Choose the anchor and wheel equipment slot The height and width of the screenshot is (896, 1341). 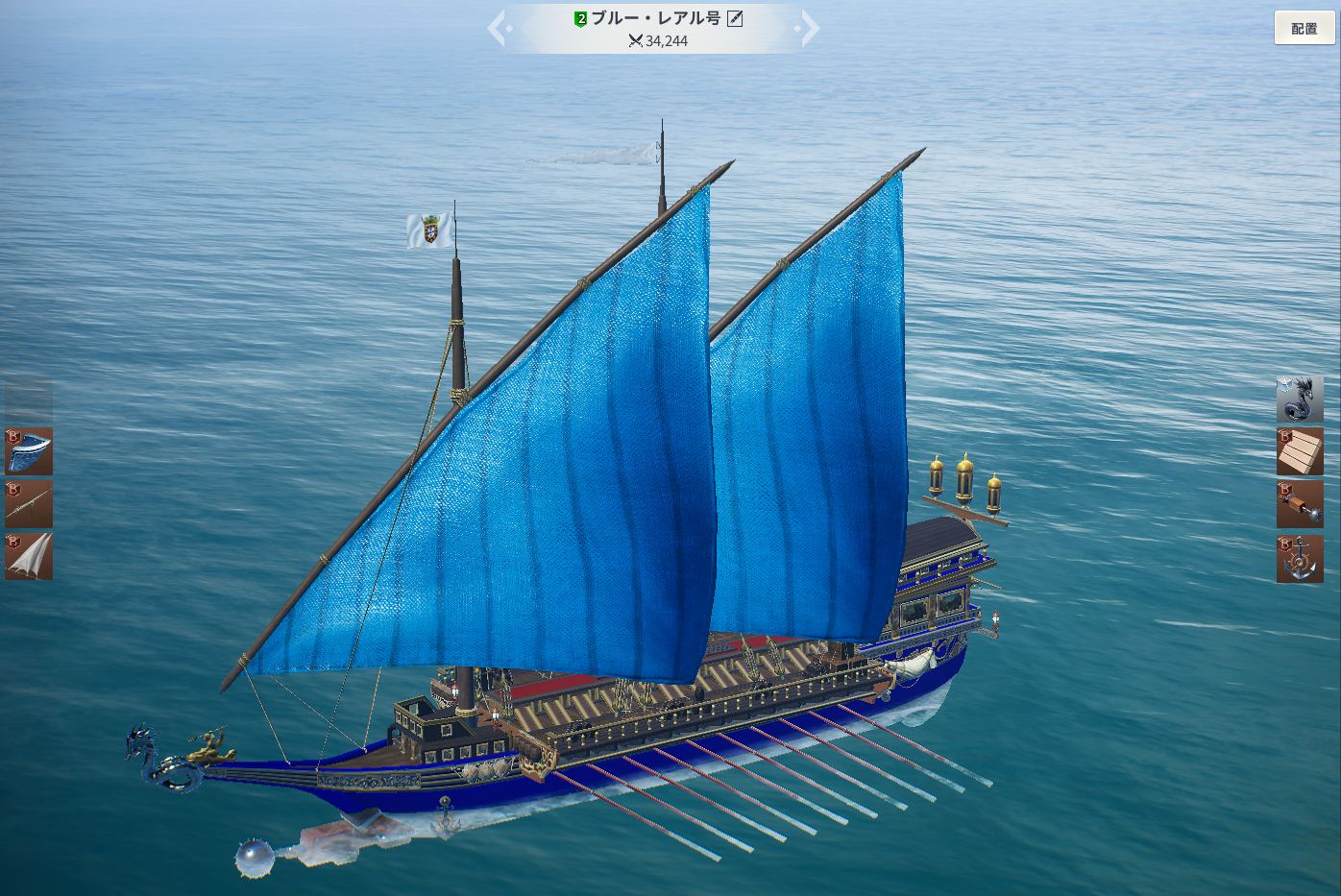click(1300, 559)
